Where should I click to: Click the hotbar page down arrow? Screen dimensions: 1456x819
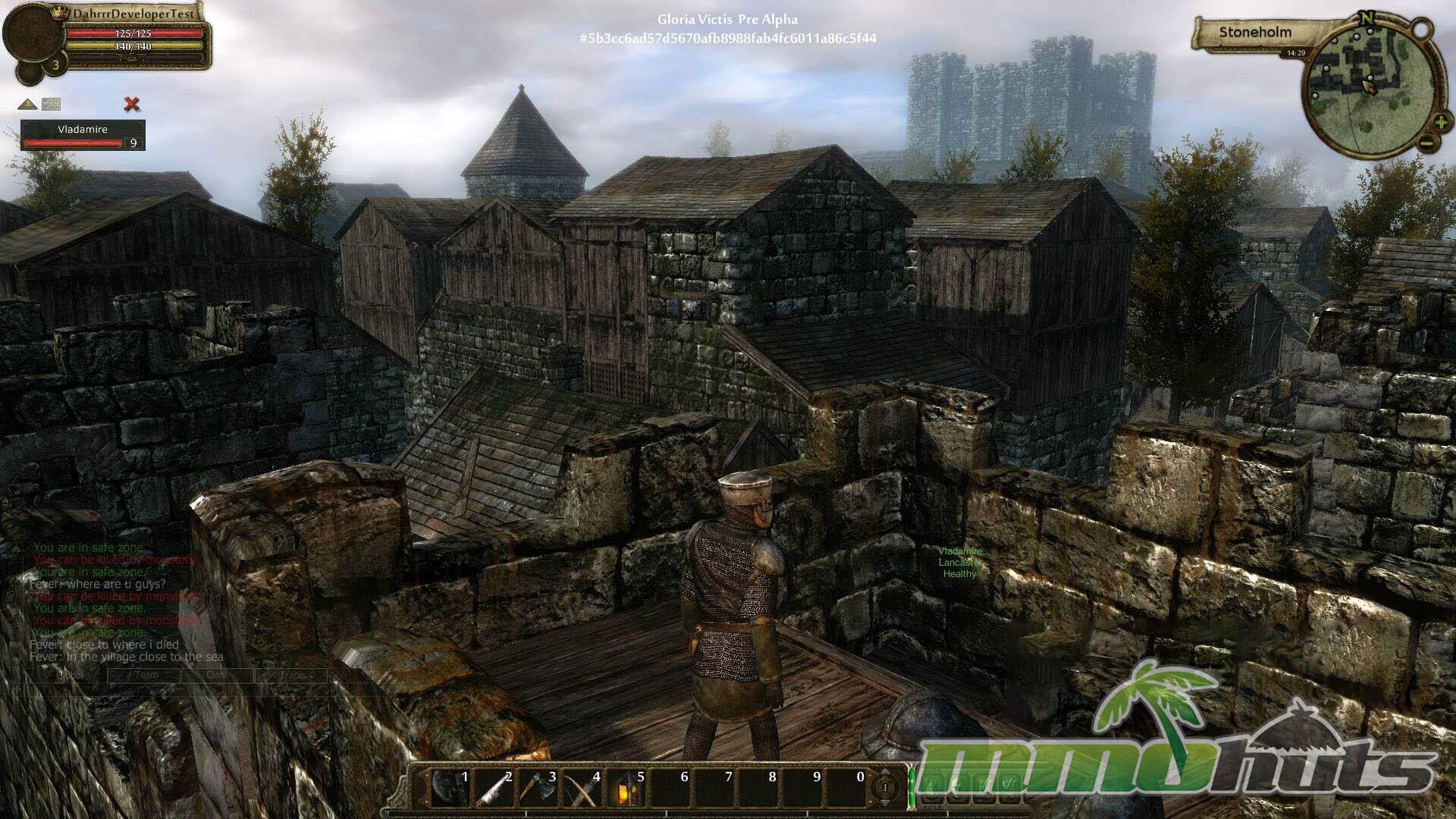(884, 802)
